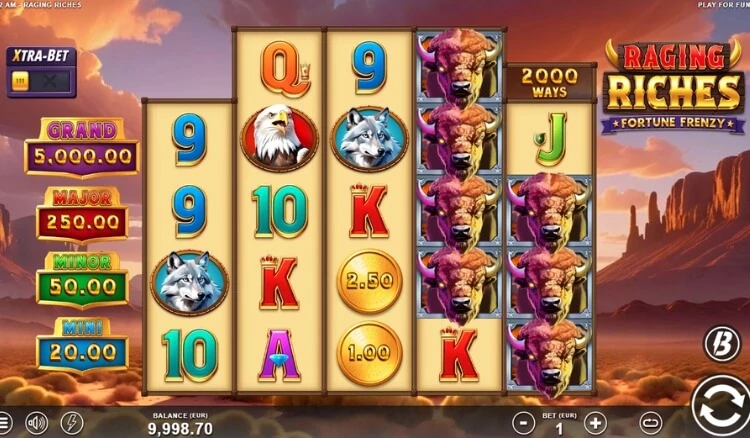Open the hamburger menu
Viewport: 750px width, 438px height.
(x=5, y=423)
